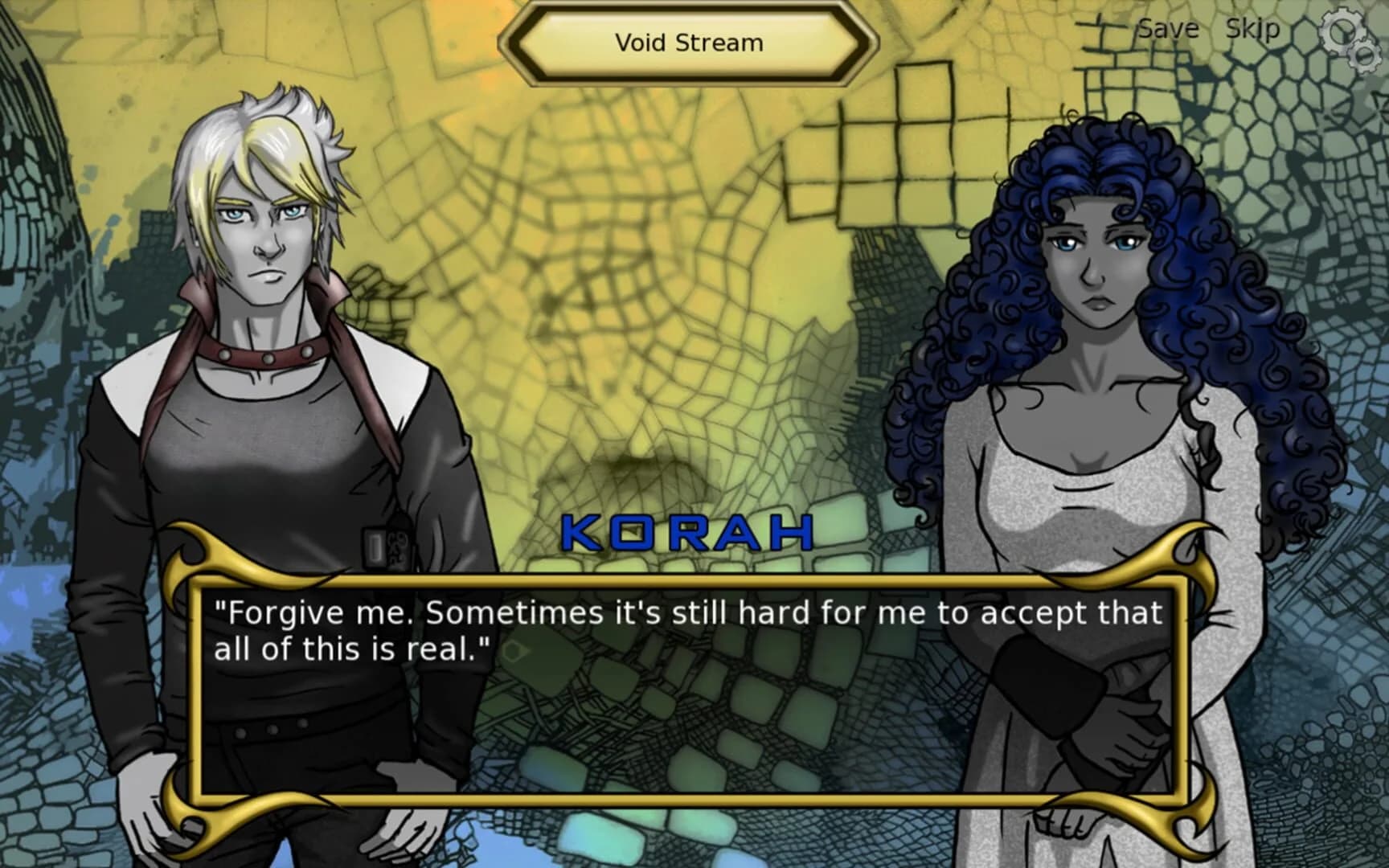The image size is (1389, 868).
Task: Activate fast-forward by selecting Skip
Action: [1254, 29]
